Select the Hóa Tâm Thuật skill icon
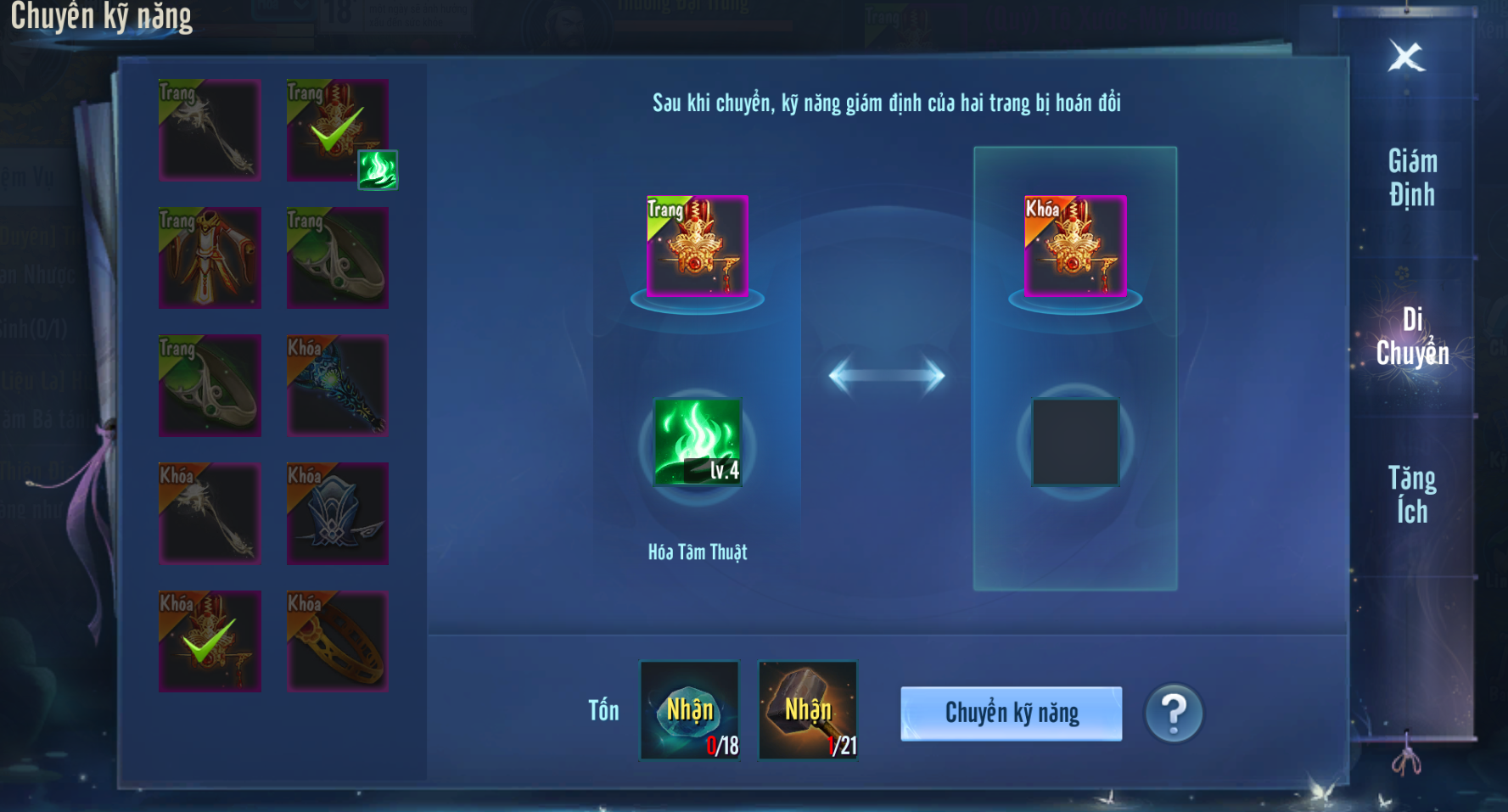 pyautogui.click(x=698, y=442)
